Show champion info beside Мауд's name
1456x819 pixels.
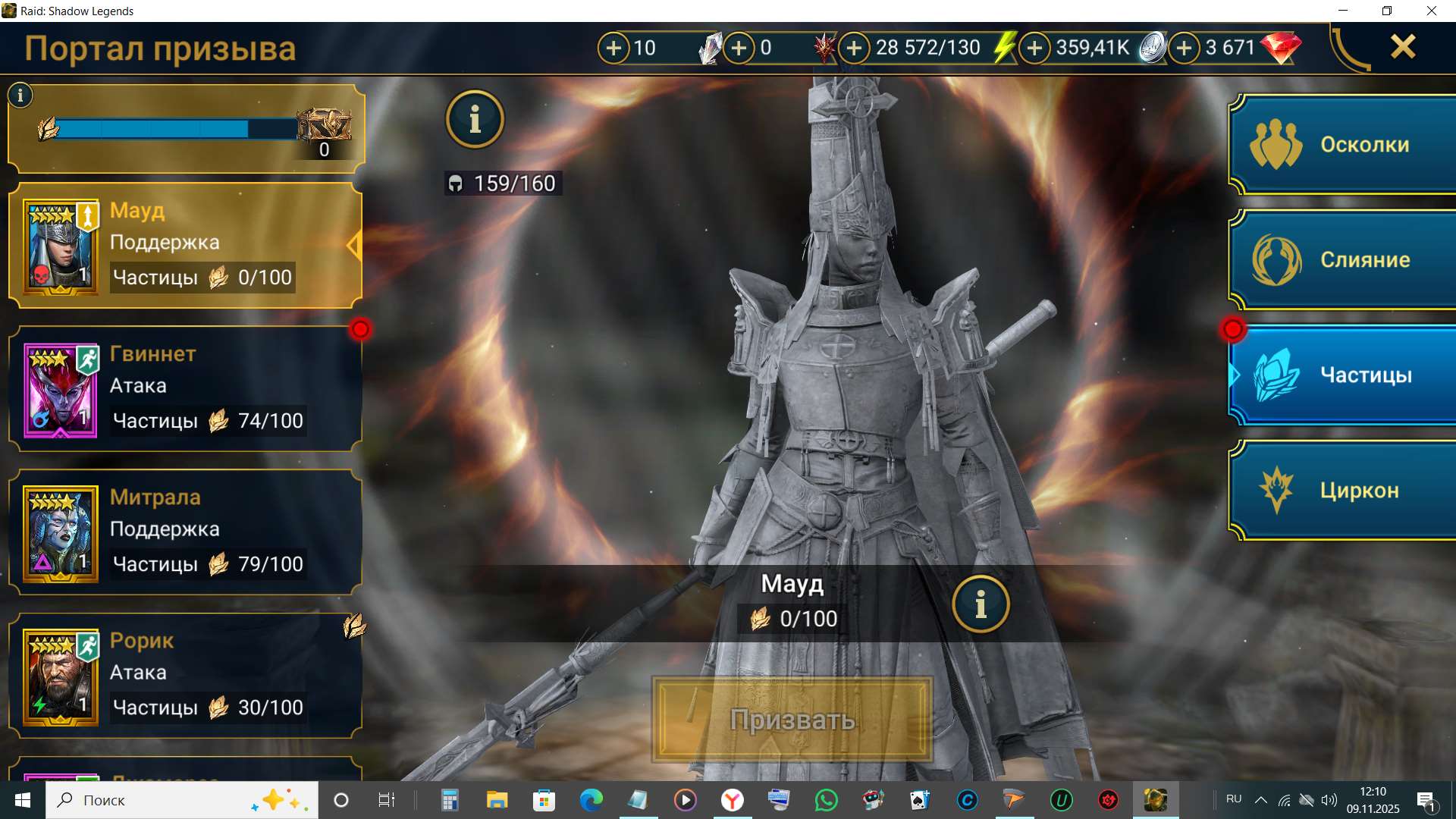[981, 604]
